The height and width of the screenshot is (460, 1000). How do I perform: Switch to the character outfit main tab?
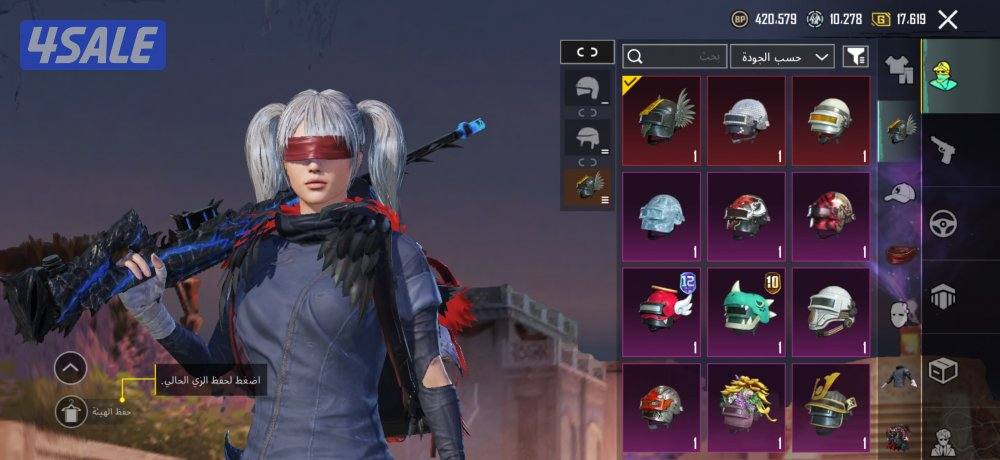click(943, 75)
